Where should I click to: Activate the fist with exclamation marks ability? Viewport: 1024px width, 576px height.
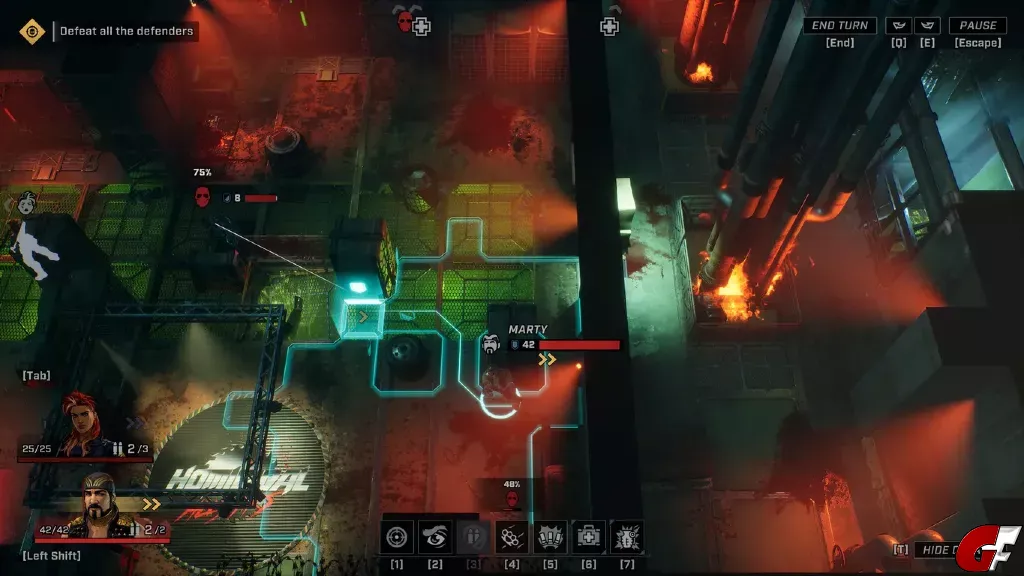[550, 538]
